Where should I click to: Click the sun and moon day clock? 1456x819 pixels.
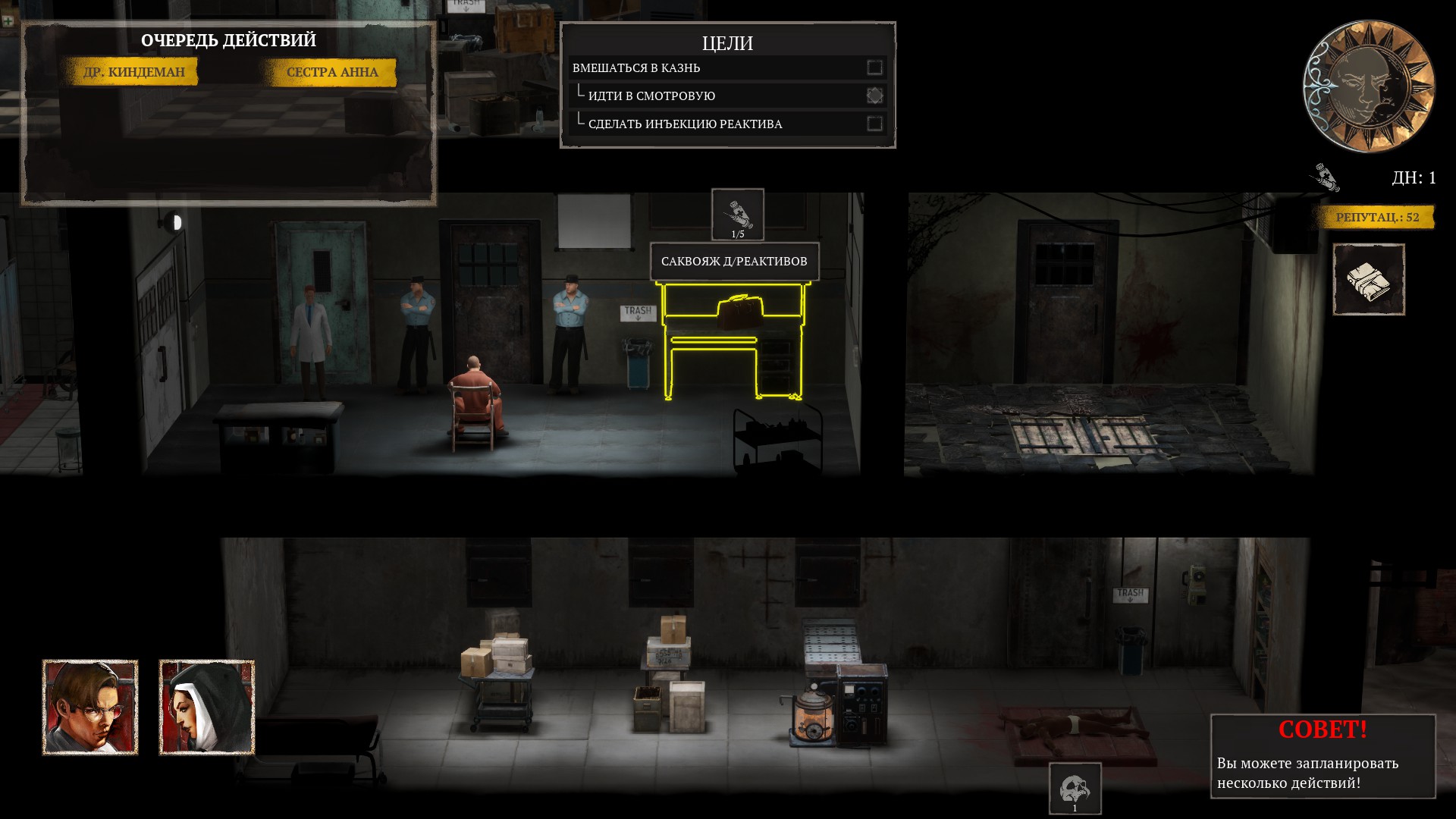pyautogui.click(x=1369, y=86)
